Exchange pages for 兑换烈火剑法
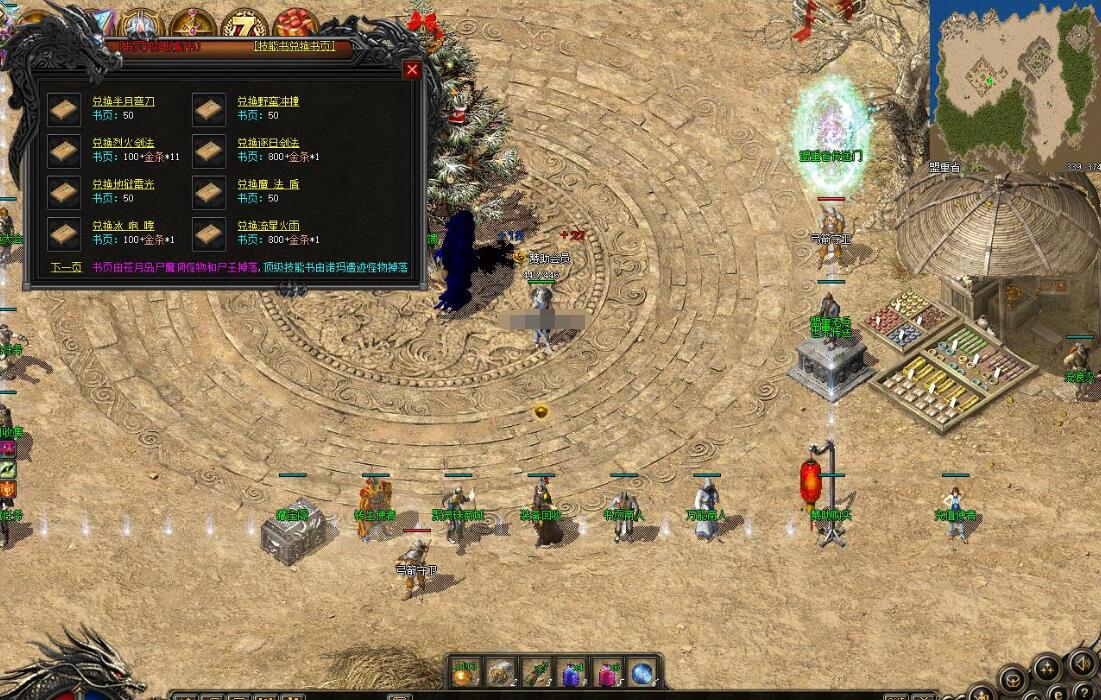The width and height of the screenshot is (1101, 700). point(123,143)
